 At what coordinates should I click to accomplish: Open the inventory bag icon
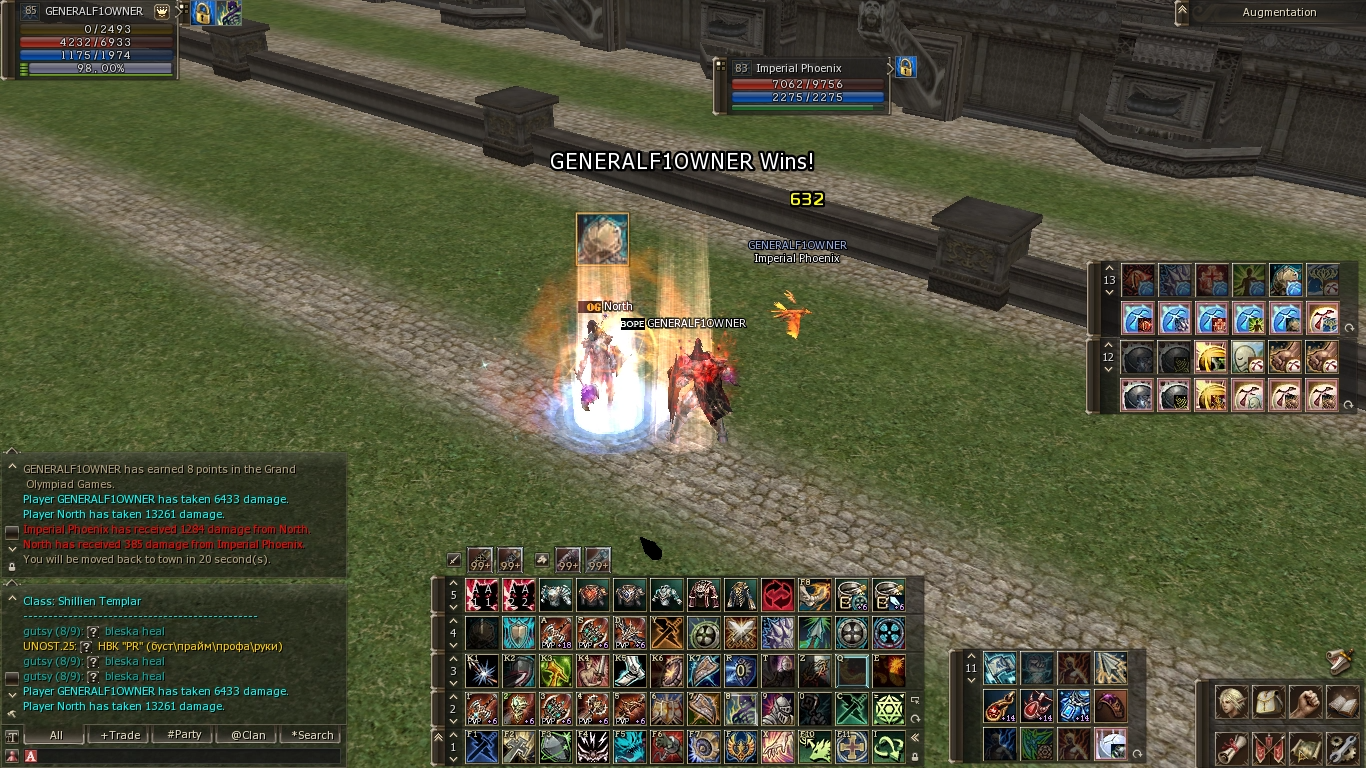pos(1268,702)
